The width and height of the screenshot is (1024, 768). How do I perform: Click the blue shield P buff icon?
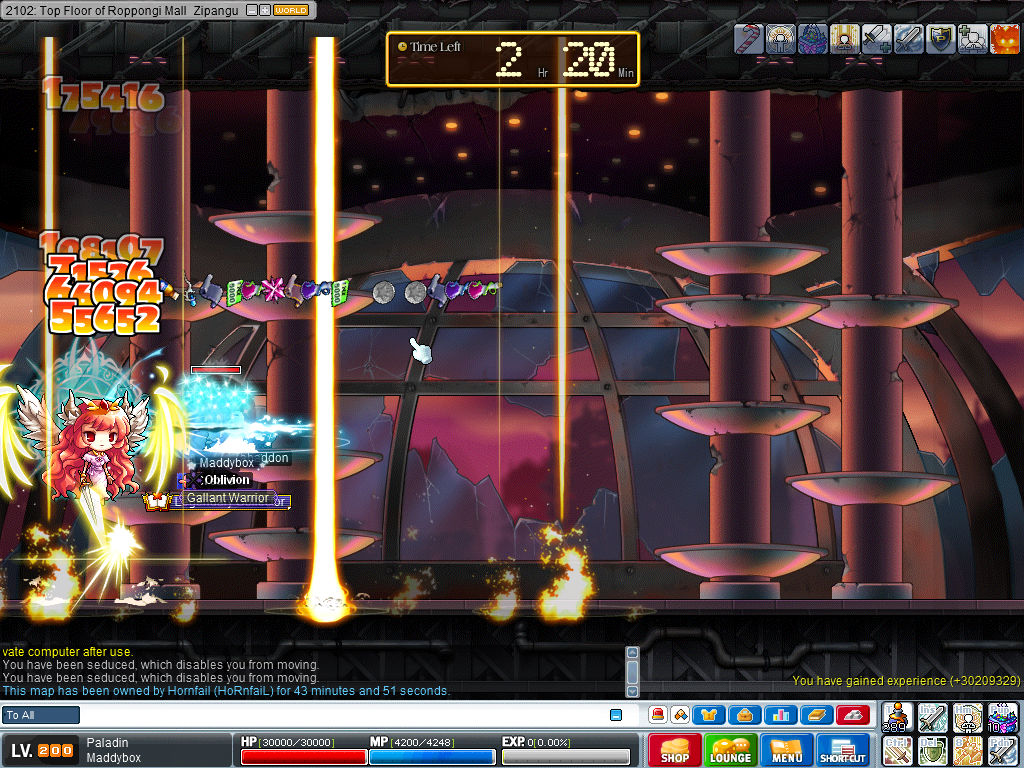(940, 38)
